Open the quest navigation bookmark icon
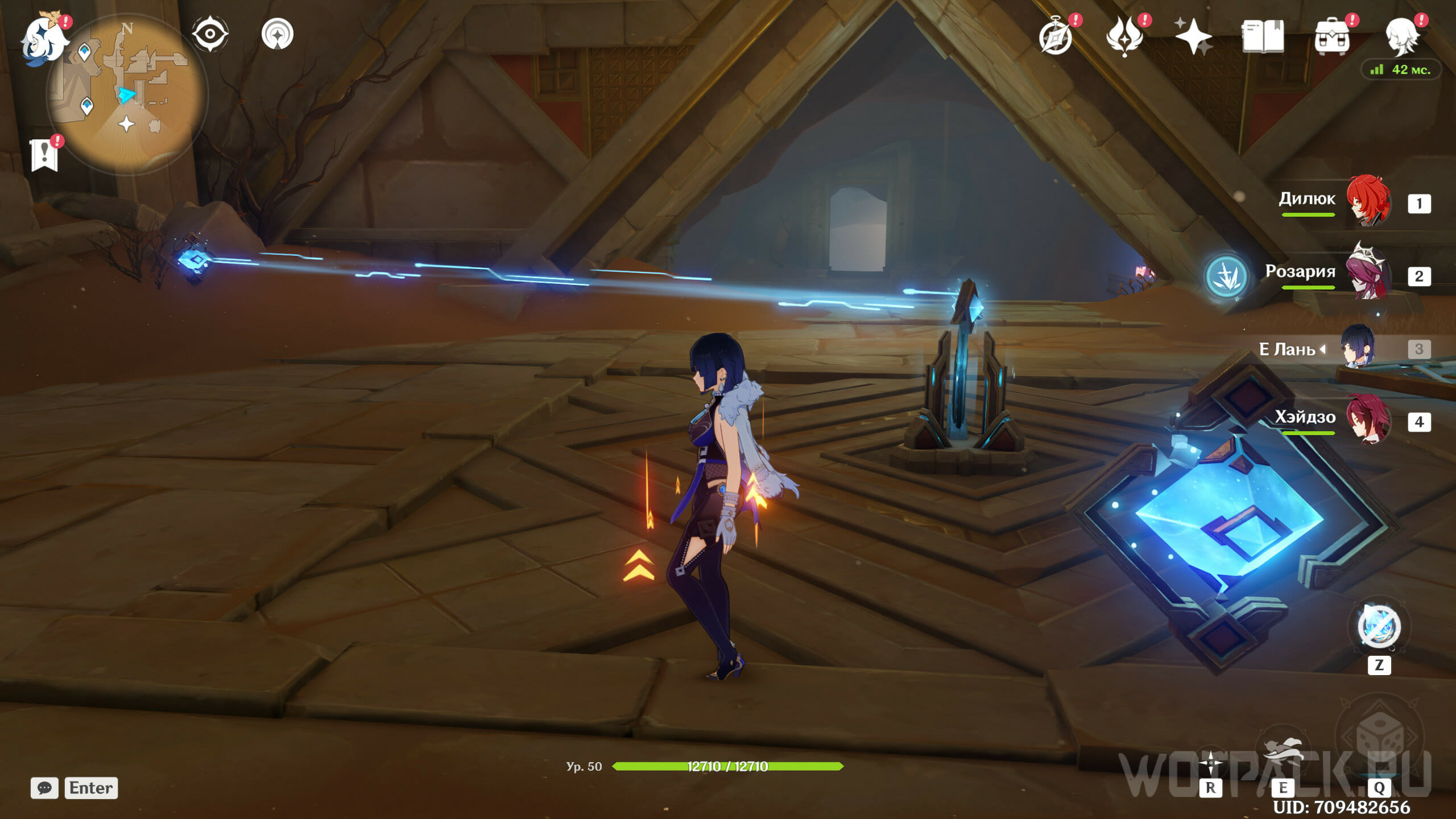This screenshot has height=819, width=1456. (44, 154)
